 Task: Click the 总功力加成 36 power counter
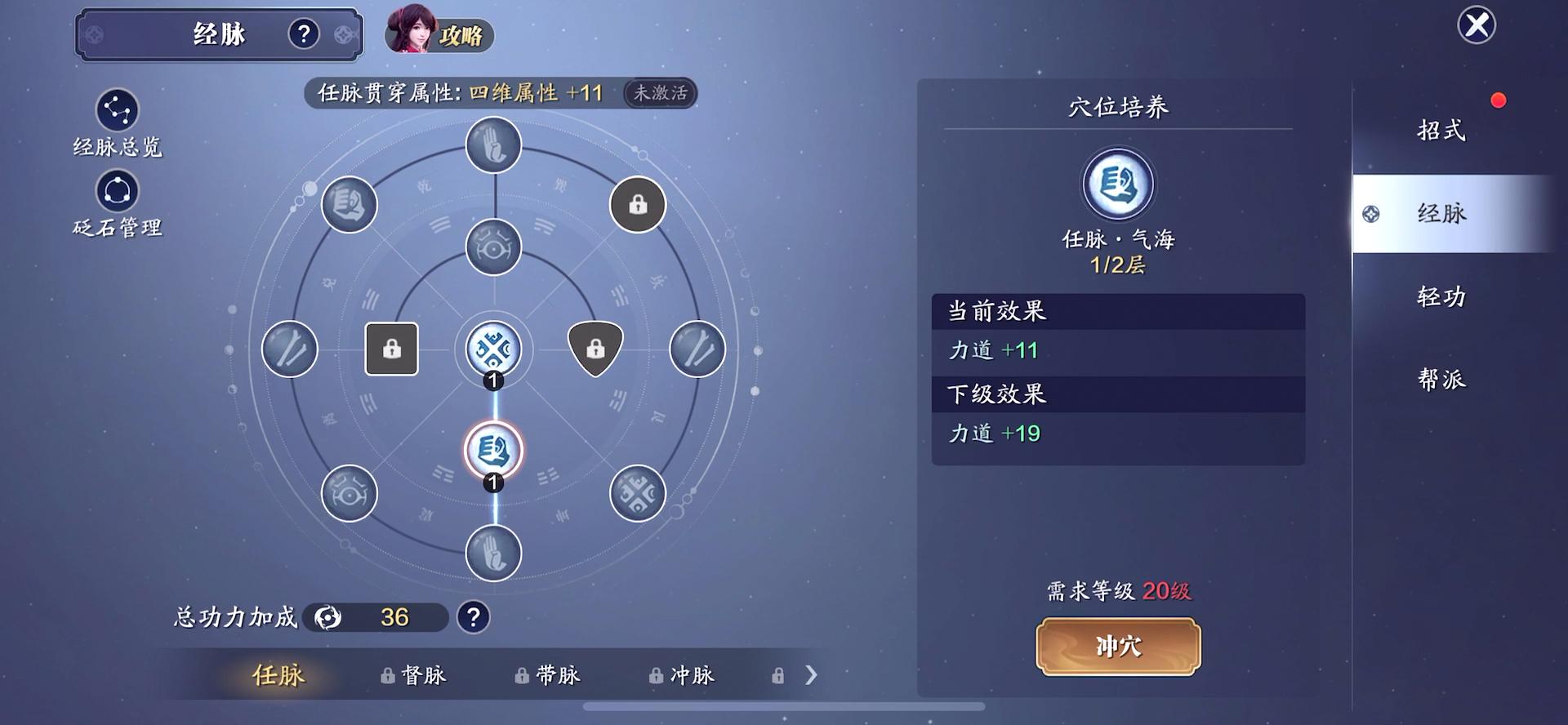376,617
